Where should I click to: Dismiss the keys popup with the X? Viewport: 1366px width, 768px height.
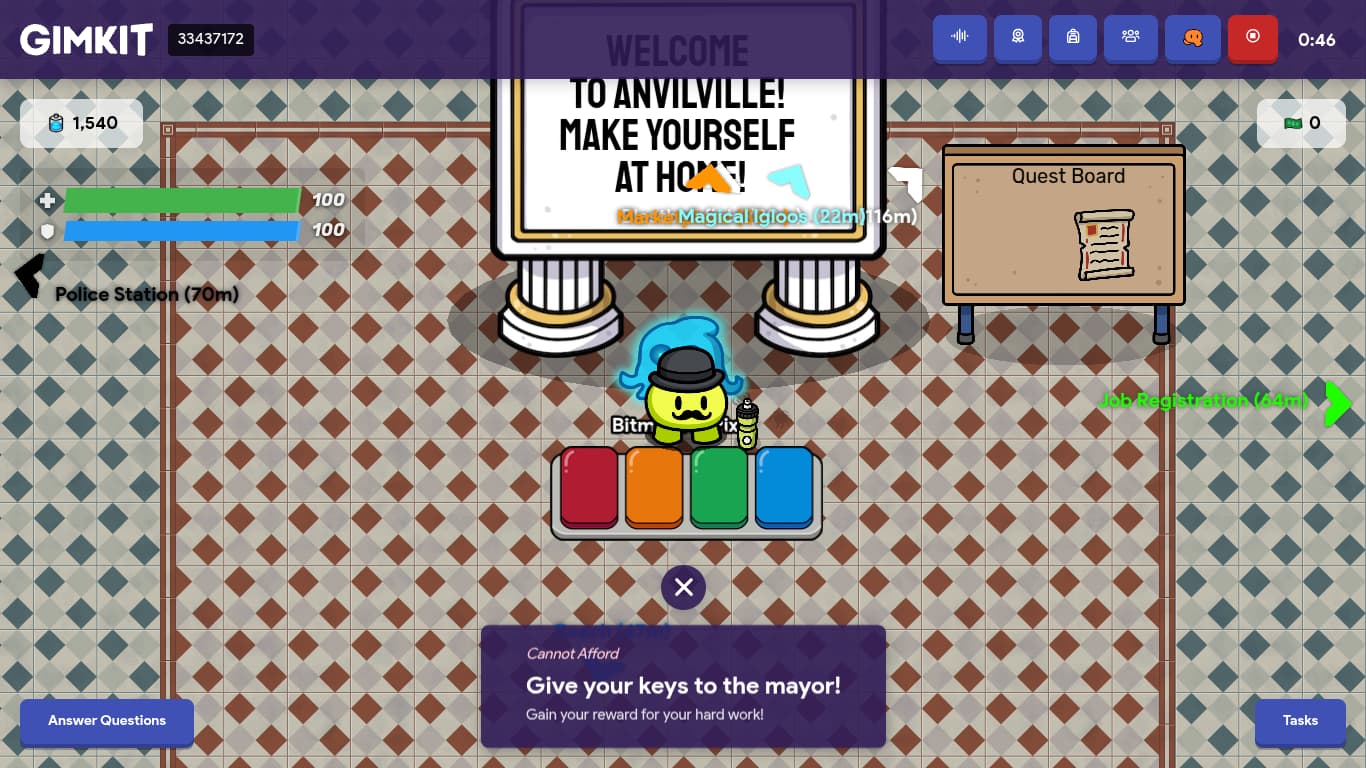tap(683, 587)
